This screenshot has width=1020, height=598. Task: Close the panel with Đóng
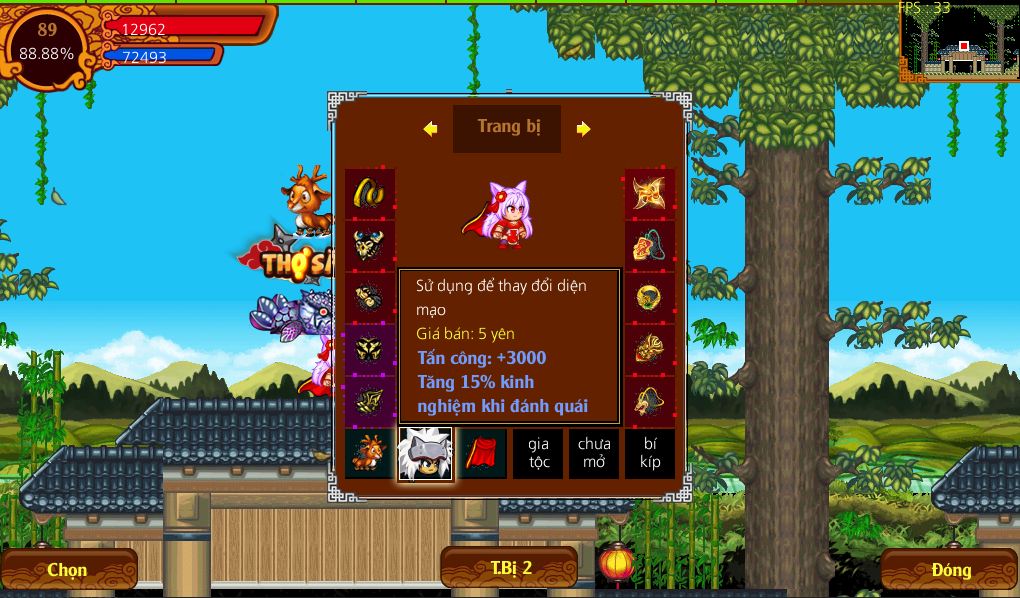[950, 570]
